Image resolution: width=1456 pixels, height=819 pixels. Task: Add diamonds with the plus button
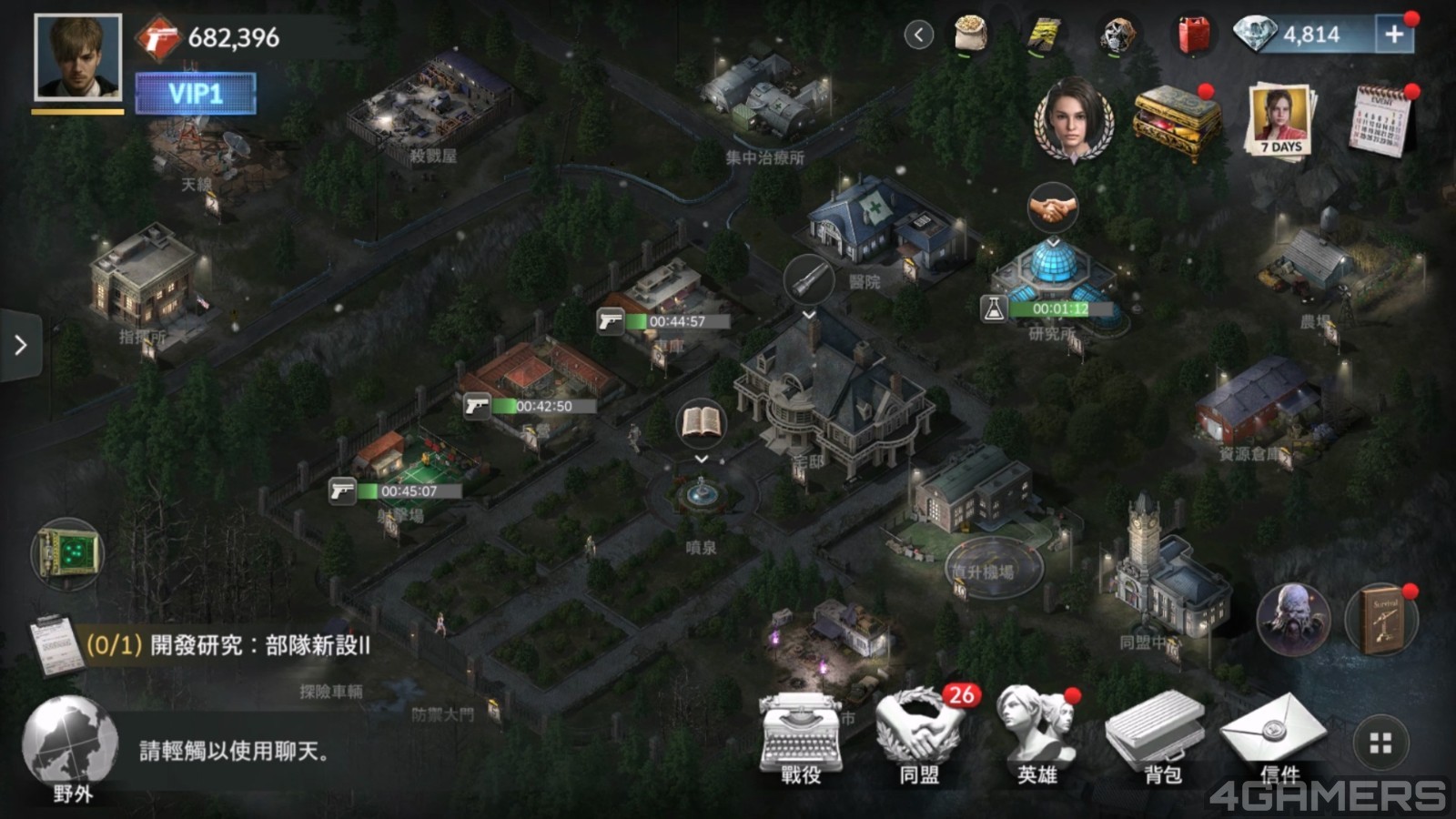coord(1393,35)
